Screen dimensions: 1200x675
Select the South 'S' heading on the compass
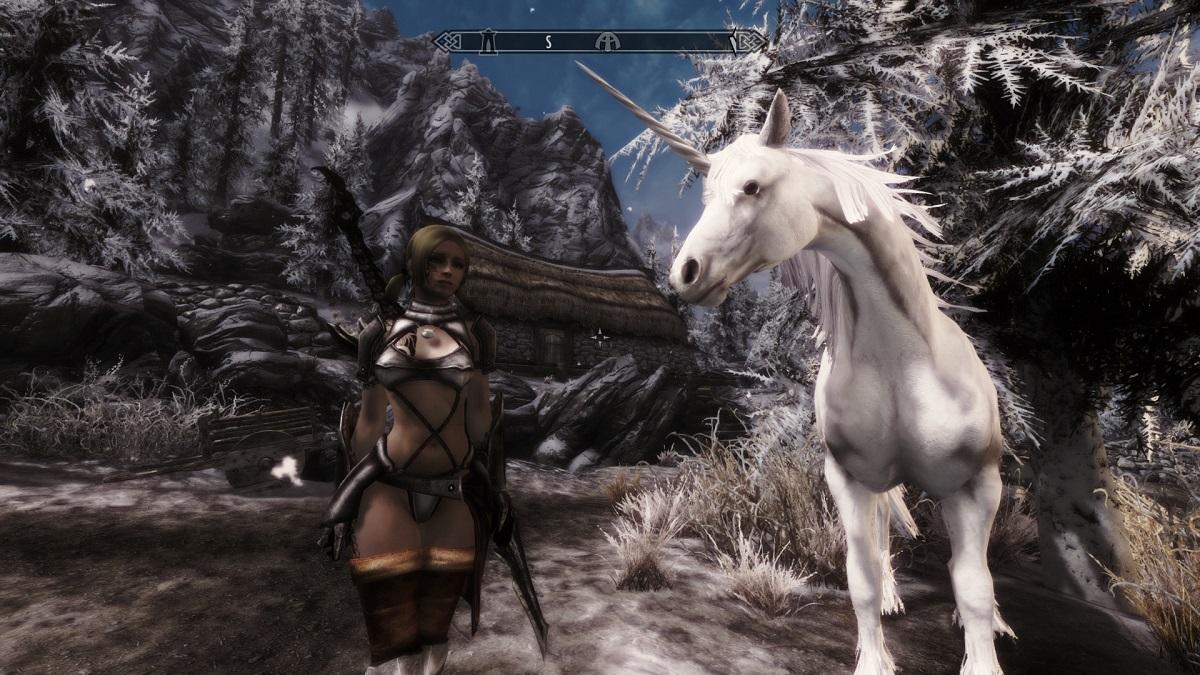[x=549, y=42]
